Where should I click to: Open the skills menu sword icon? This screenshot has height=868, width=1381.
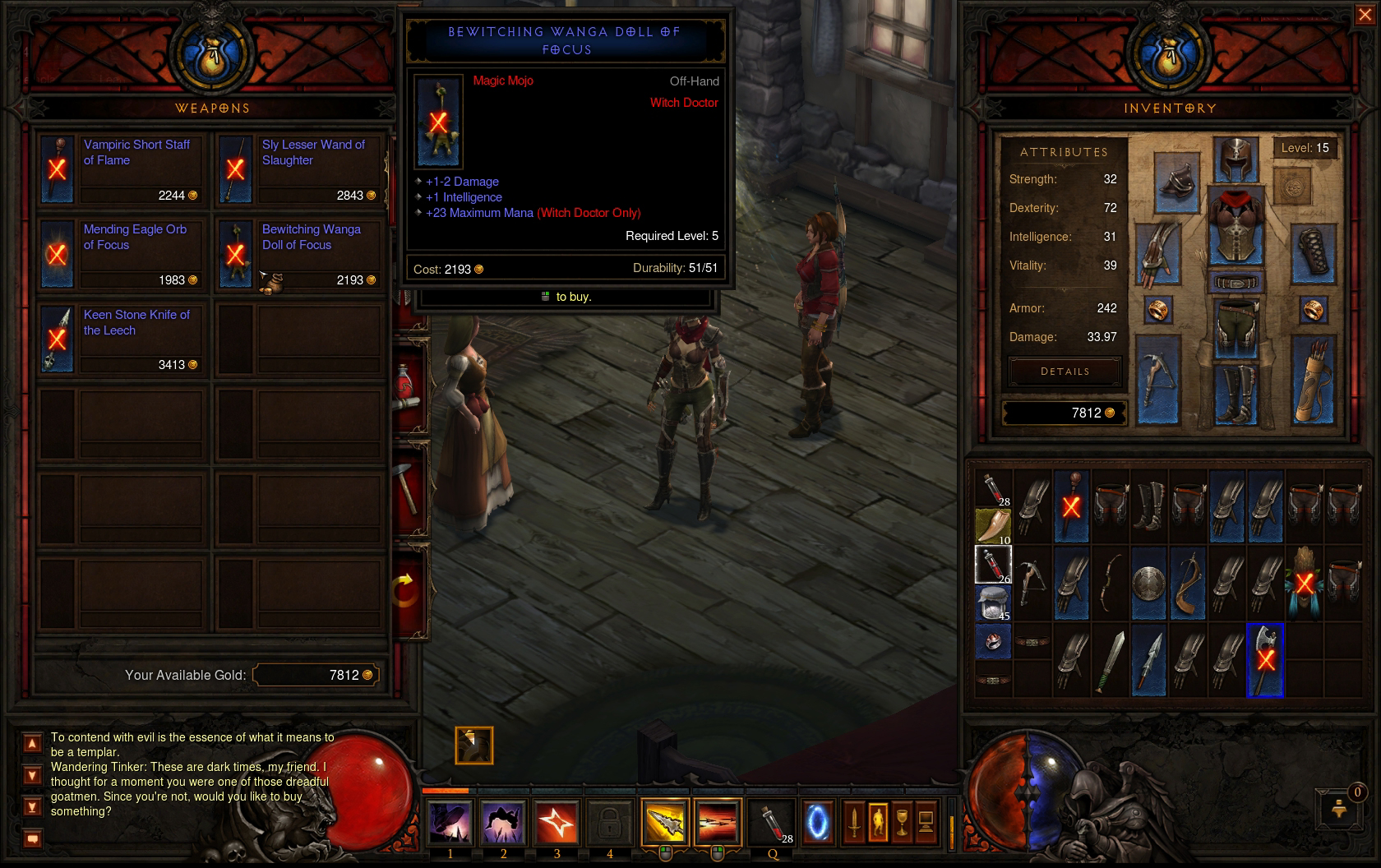(x=854, y=820)
